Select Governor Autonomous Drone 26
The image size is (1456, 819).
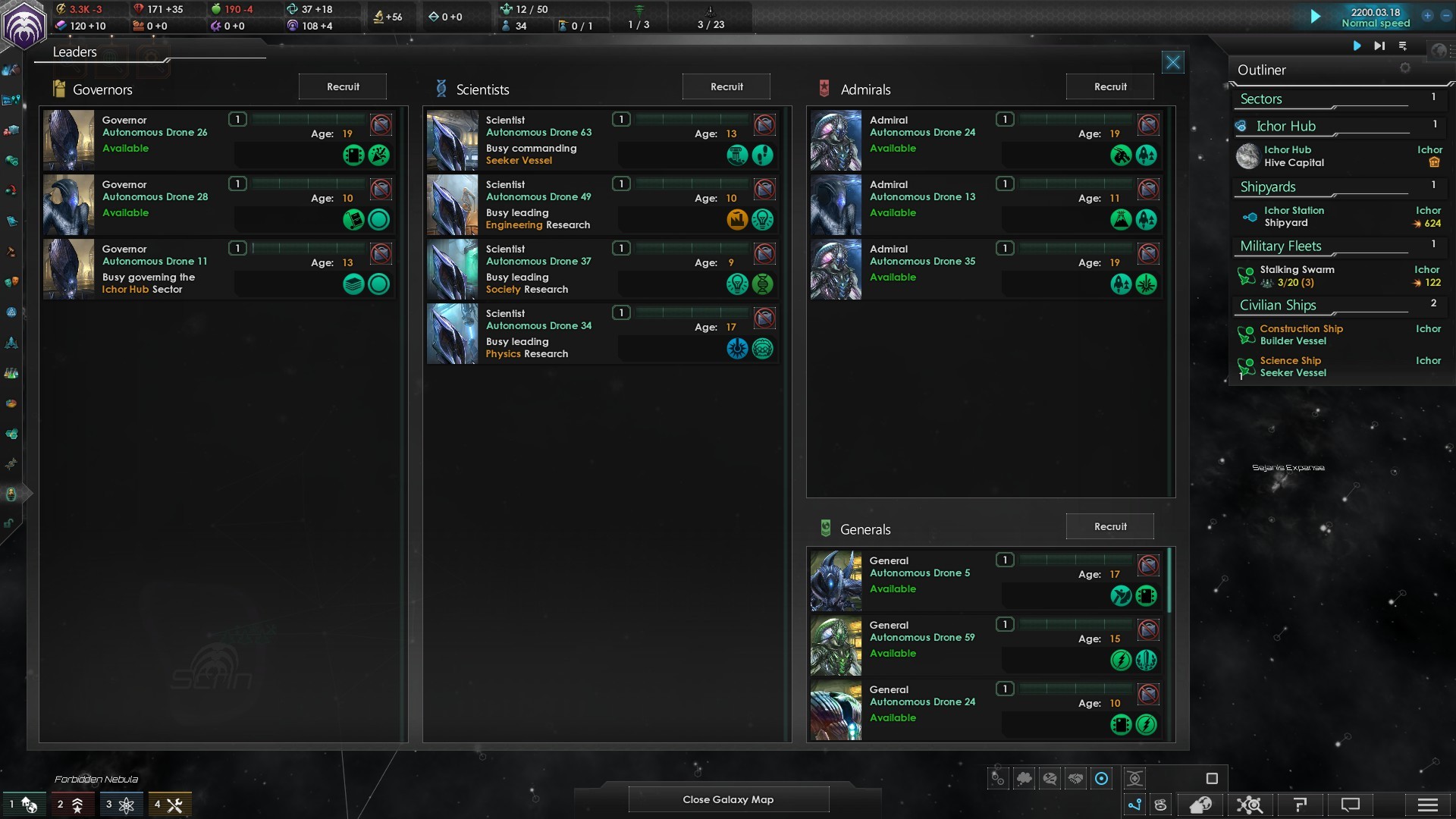pos(155,133)
